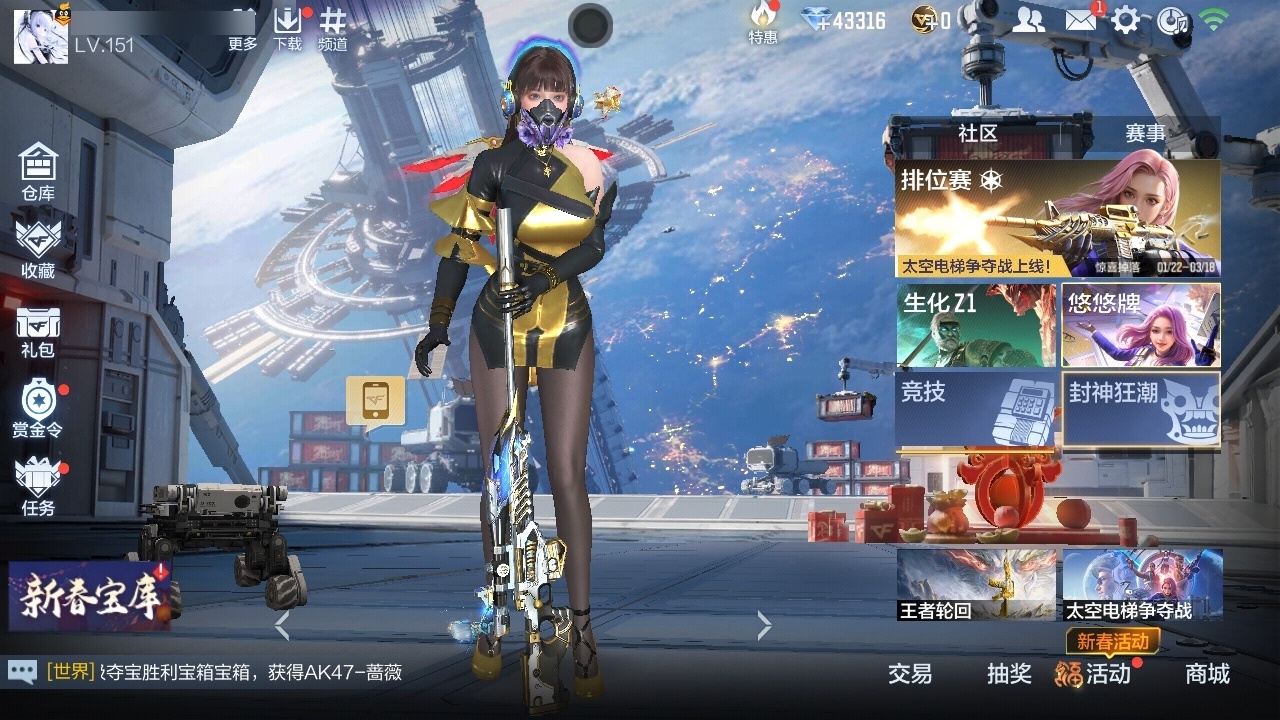Open the 收藏 collection menu

38,248
